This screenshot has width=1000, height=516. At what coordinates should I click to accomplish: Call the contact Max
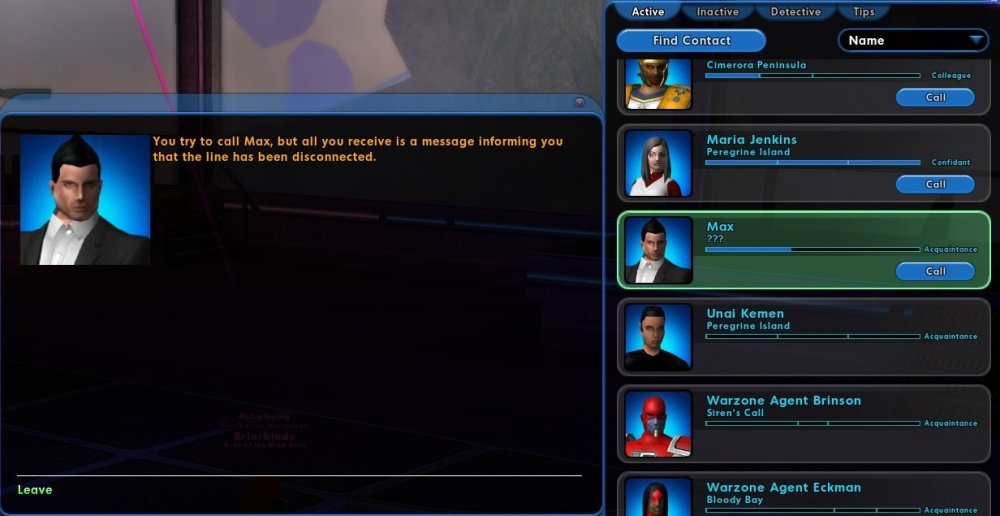(935, 271)
